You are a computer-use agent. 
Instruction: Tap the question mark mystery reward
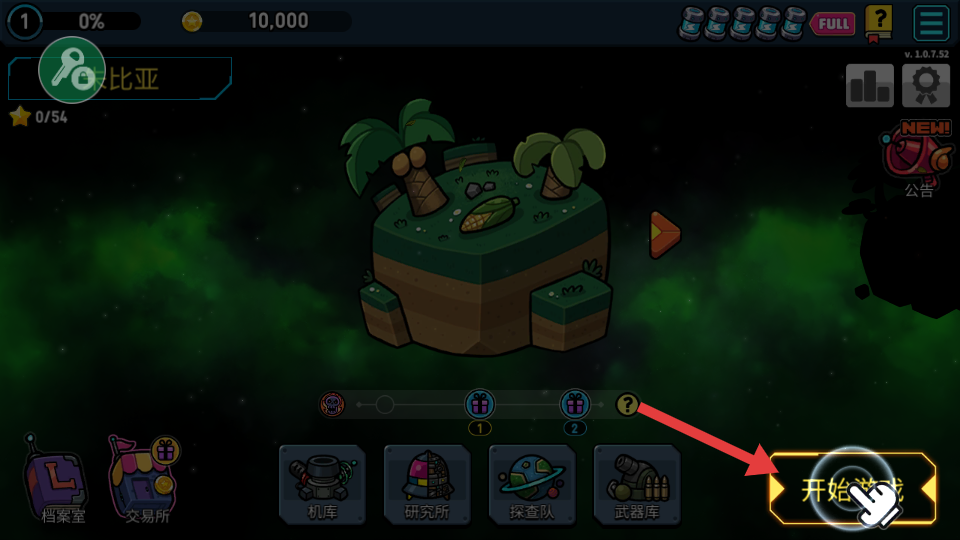pos(627,405)
